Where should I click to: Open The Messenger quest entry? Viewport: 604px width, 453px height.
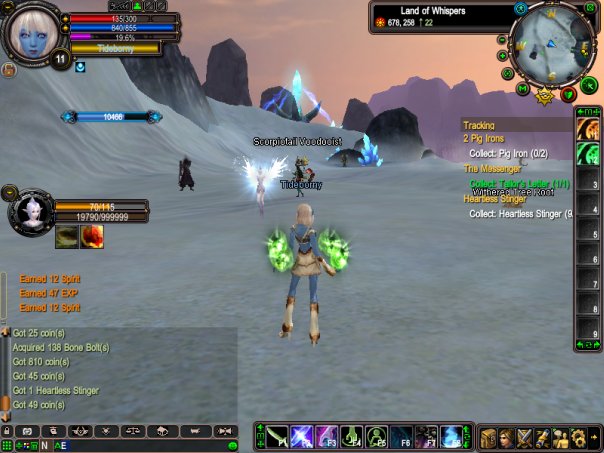coord(494,169)
